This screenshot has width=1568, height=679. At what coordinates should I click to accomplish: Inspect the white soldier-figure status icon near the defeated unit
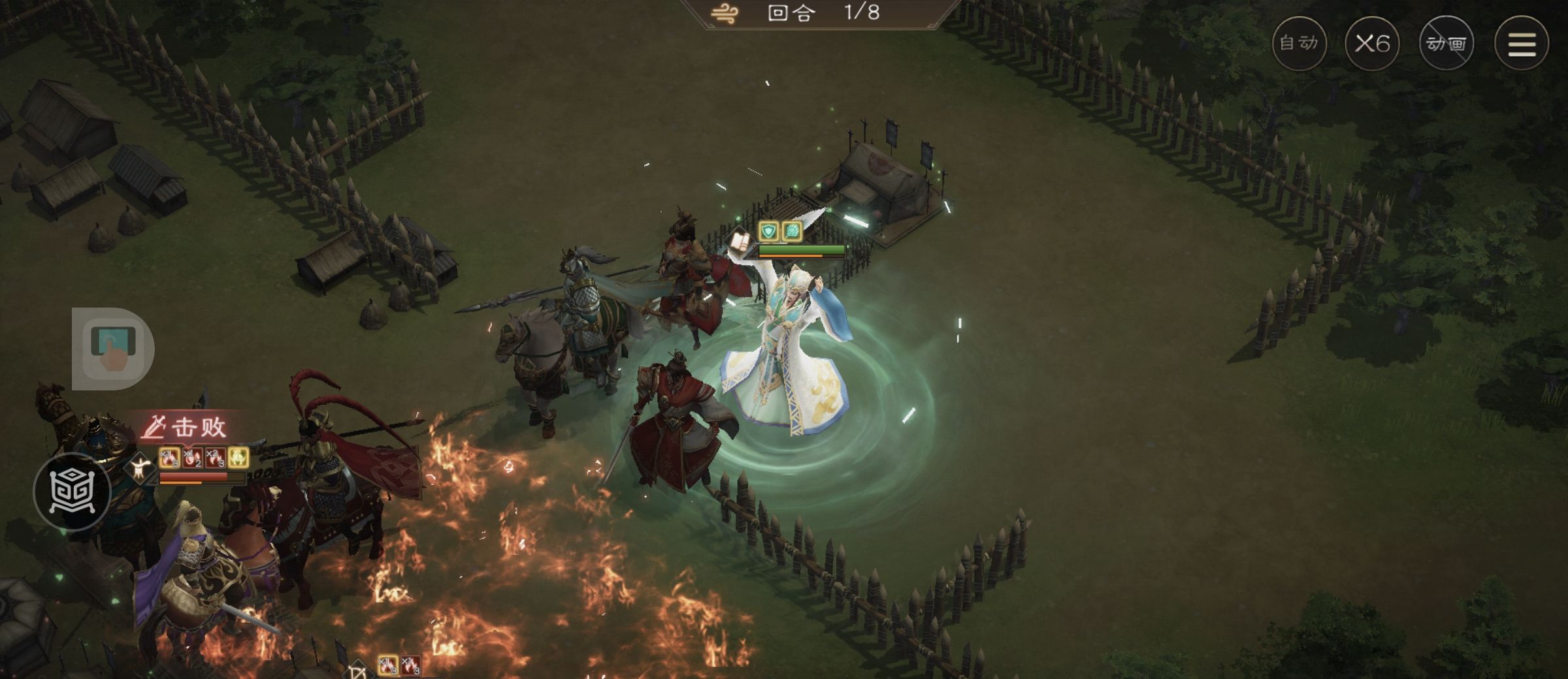coord(140,466)
